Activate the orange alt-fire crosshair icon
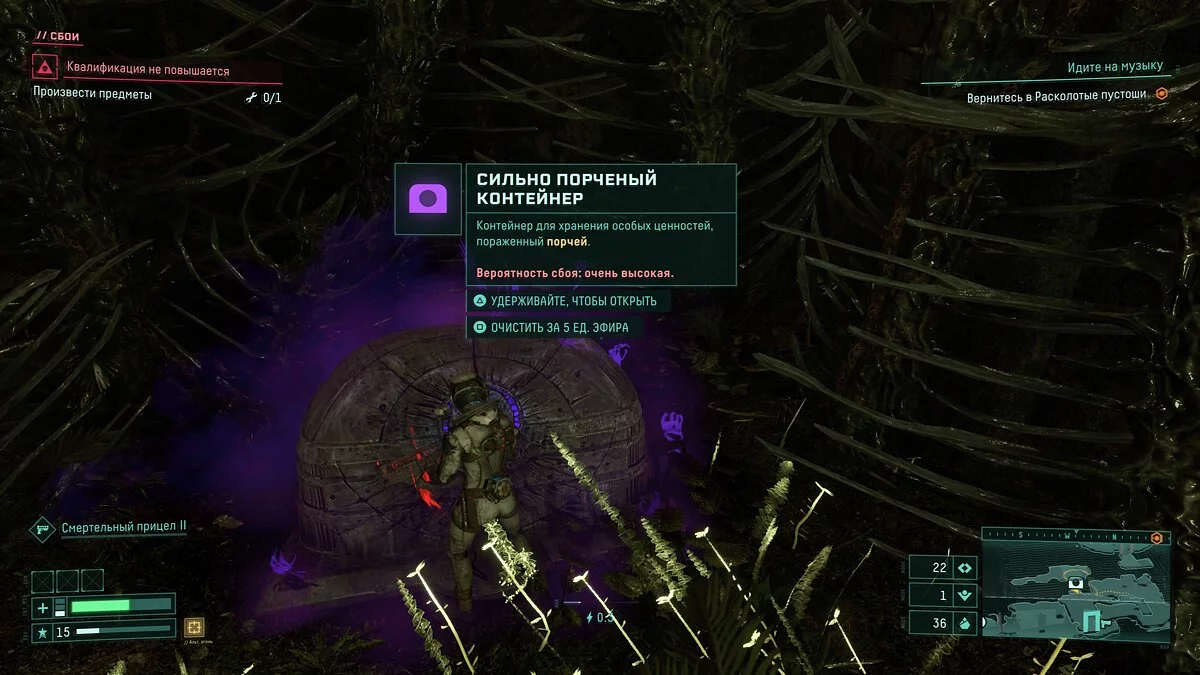This screenshot has width=1200, height=675. coord(194,627)
